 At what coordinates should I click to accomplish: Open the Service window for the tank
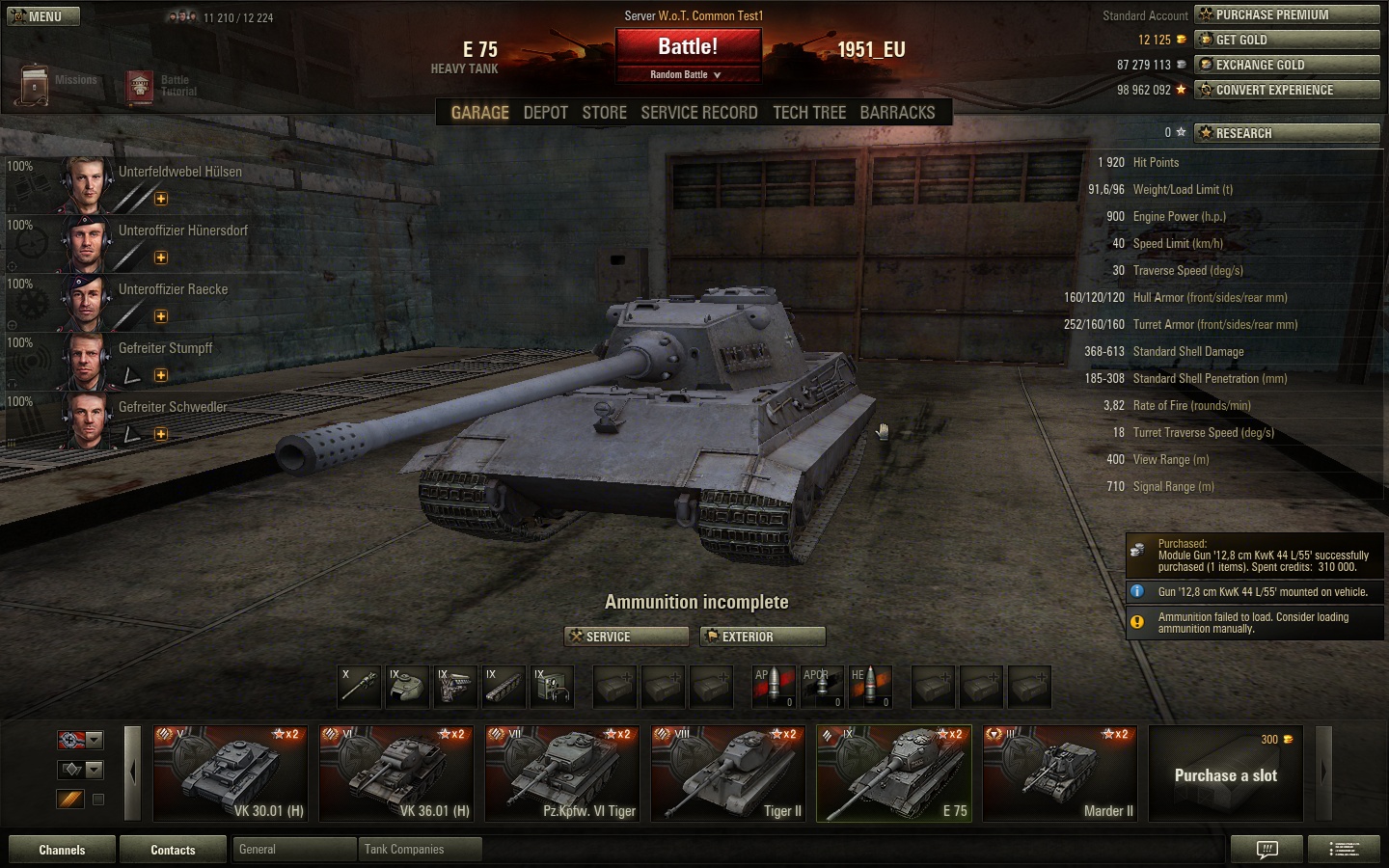coord(626,637)
